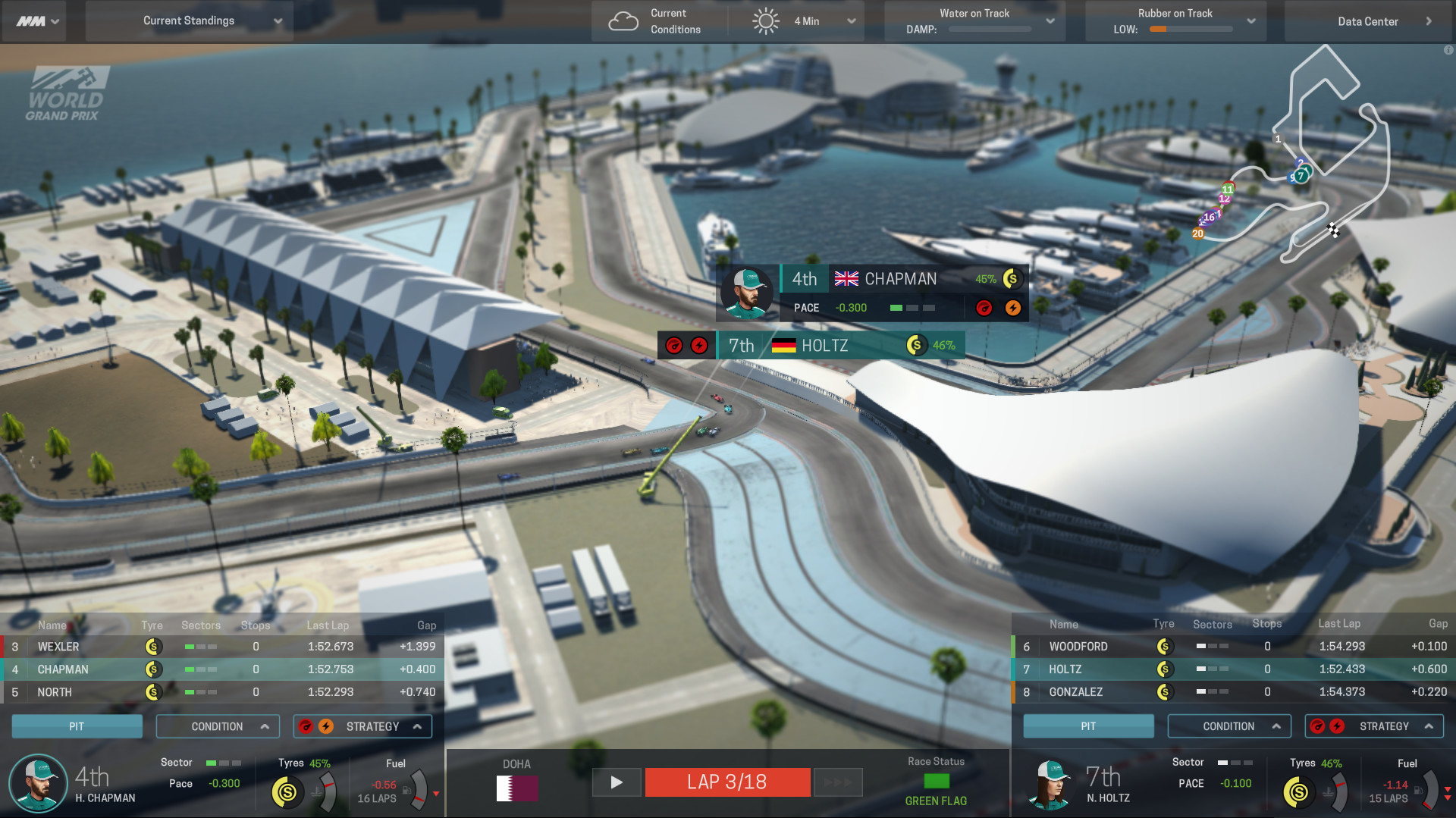The width and height of the screenshot is (1456, 818).
Task: Select the sun weather icon near 4 Min
Action: point(766,20)
